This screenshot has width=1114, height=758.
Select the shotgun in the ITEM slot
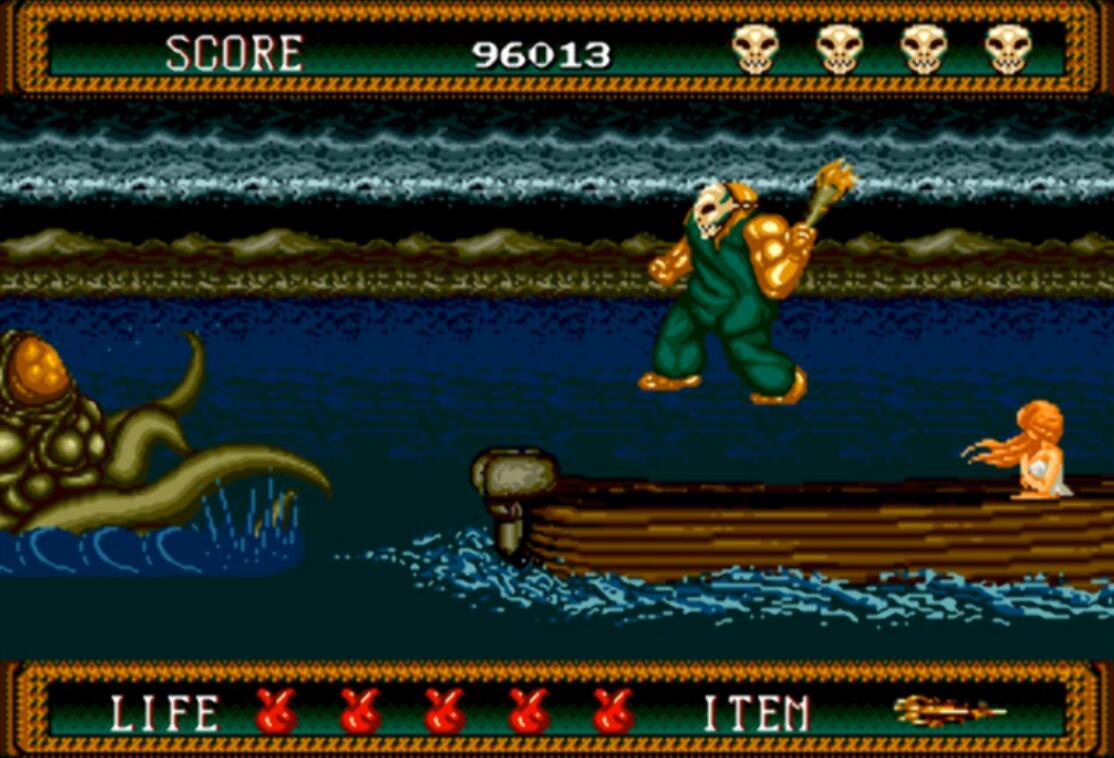tap(948, 711)
